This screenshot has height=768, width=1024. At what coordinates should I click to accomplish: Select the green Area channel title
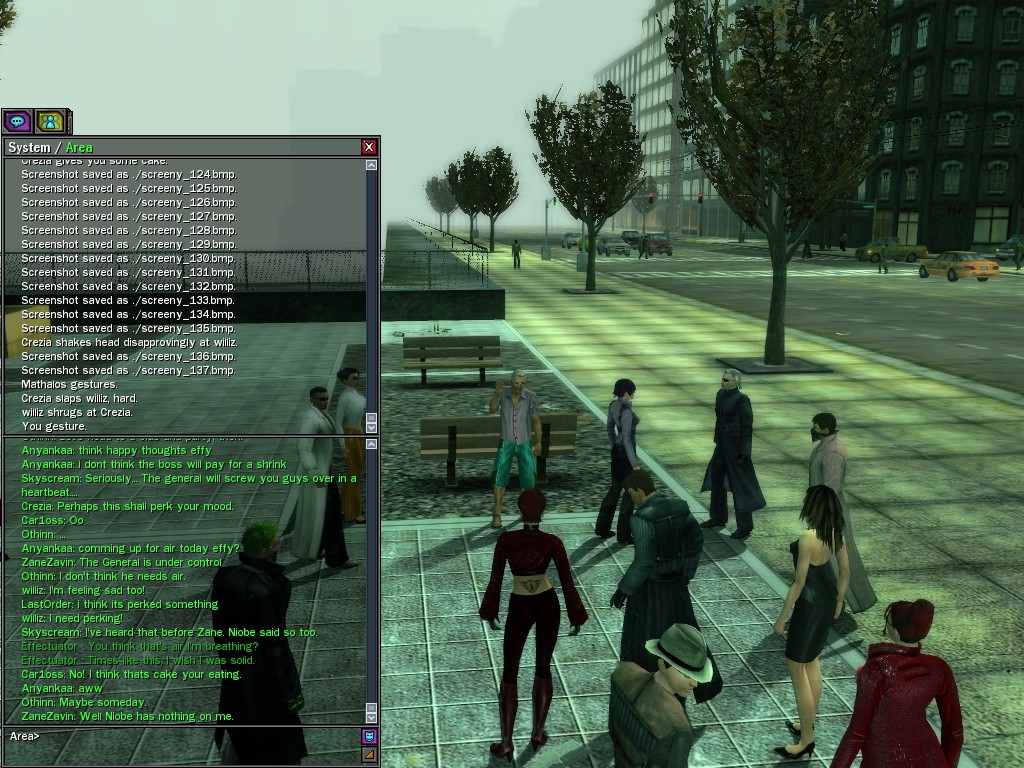point(79,148)
